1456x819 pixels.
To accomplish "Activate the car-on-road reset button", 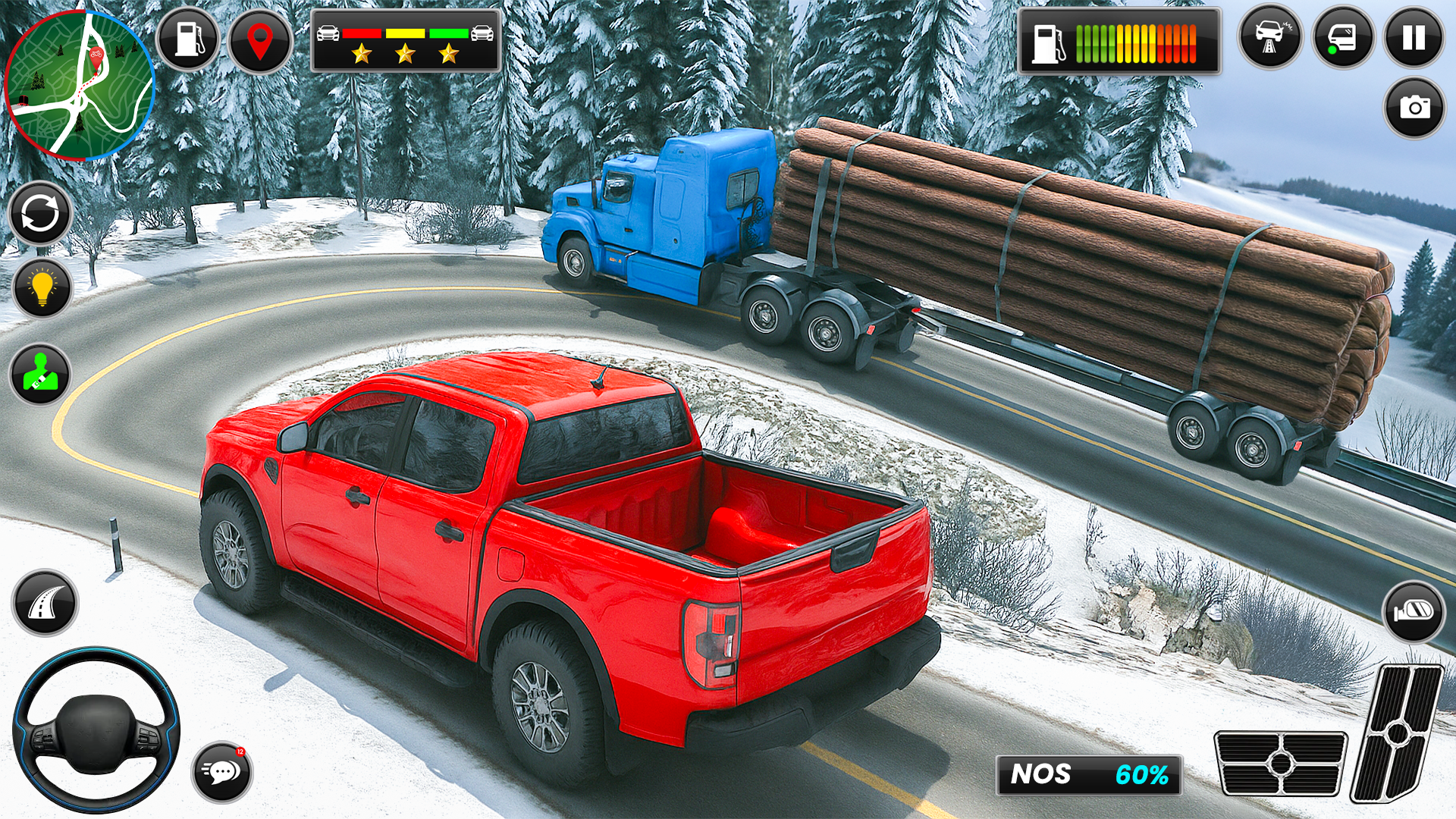I will tap(1269, 38).
